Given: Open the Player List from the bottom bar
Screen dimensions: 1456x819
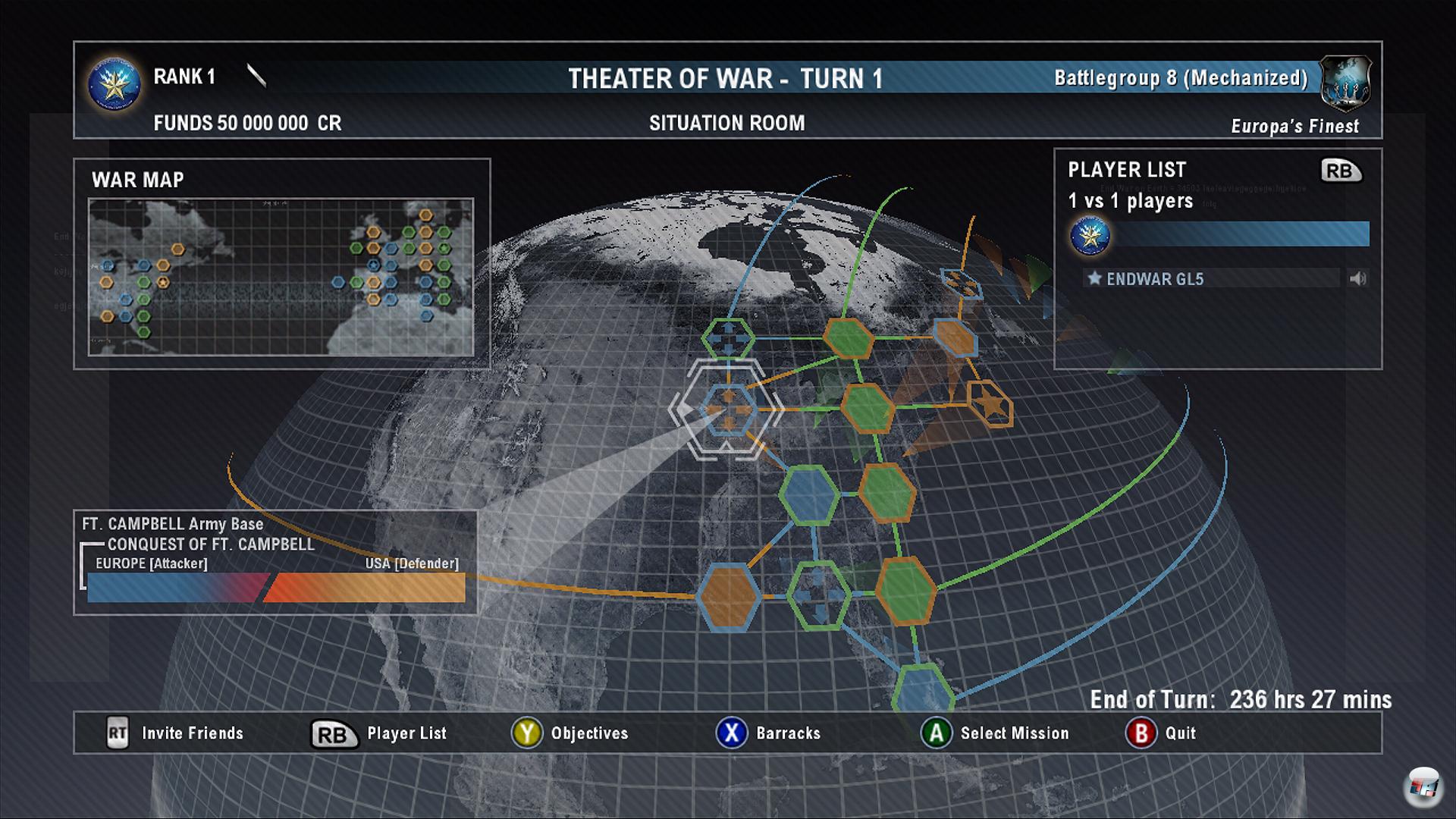Looking at the screenshot, I should pos(379,733).
